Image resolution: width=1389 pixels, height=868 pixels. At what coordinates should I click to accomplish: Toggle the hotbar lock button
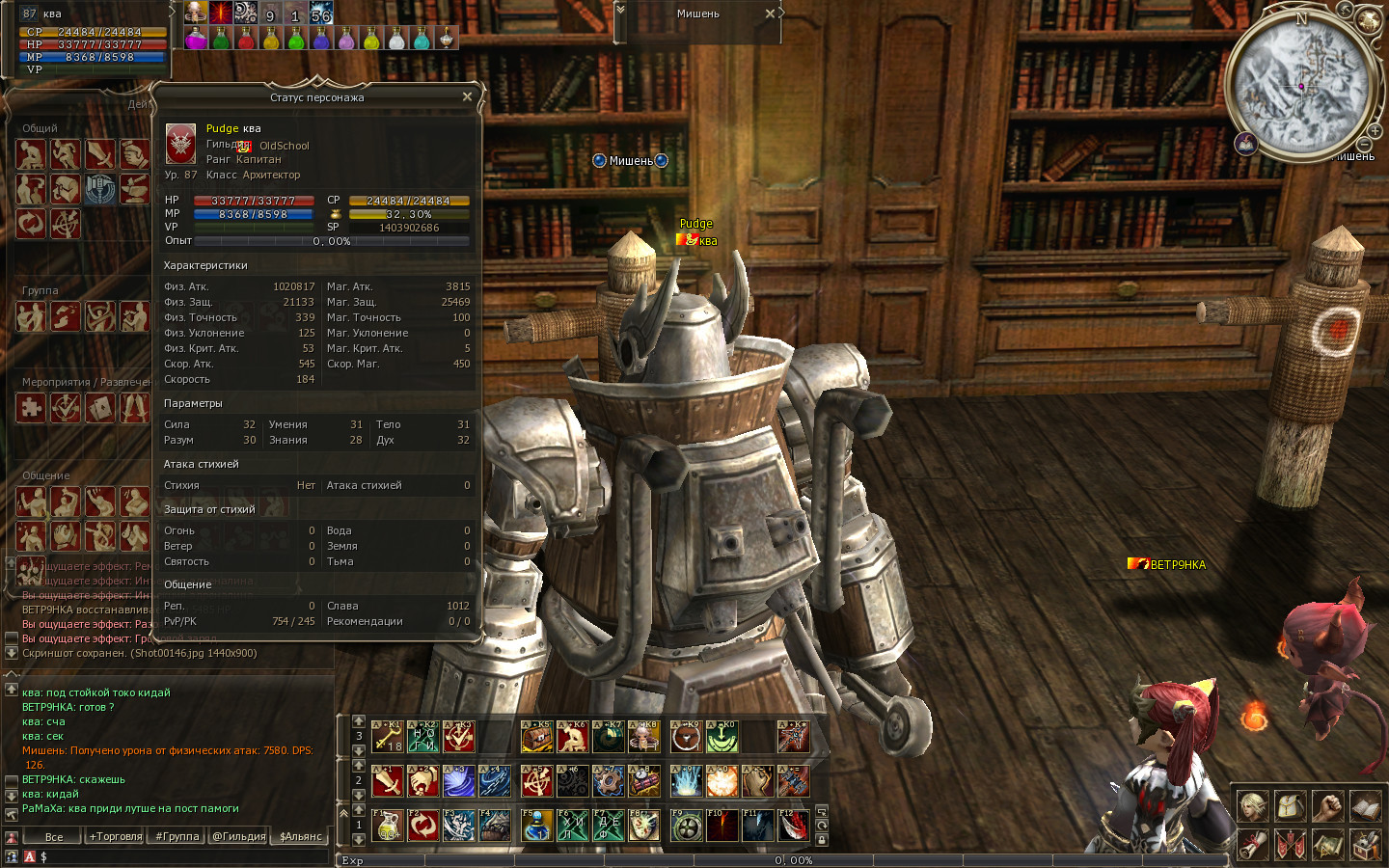point(822,840)
